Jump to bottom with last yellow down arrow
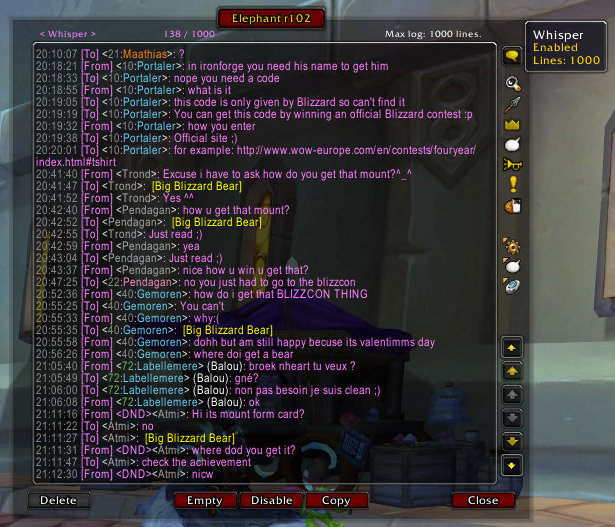This screenshot has height=527, width=615. pyautogui.click(x=512, y=465)
